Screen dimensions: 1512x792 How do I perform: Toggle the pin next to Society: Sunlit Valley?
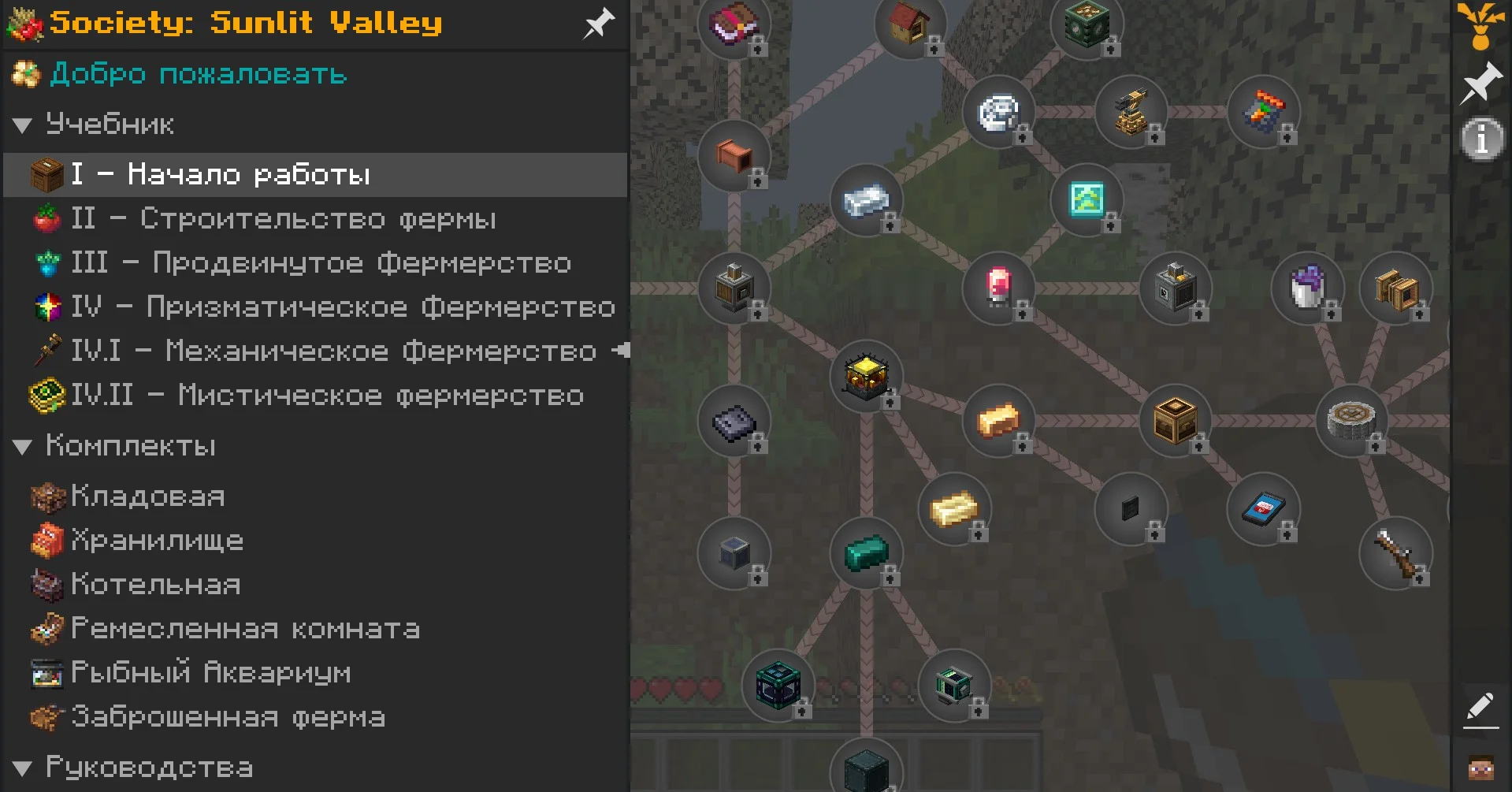598,23
